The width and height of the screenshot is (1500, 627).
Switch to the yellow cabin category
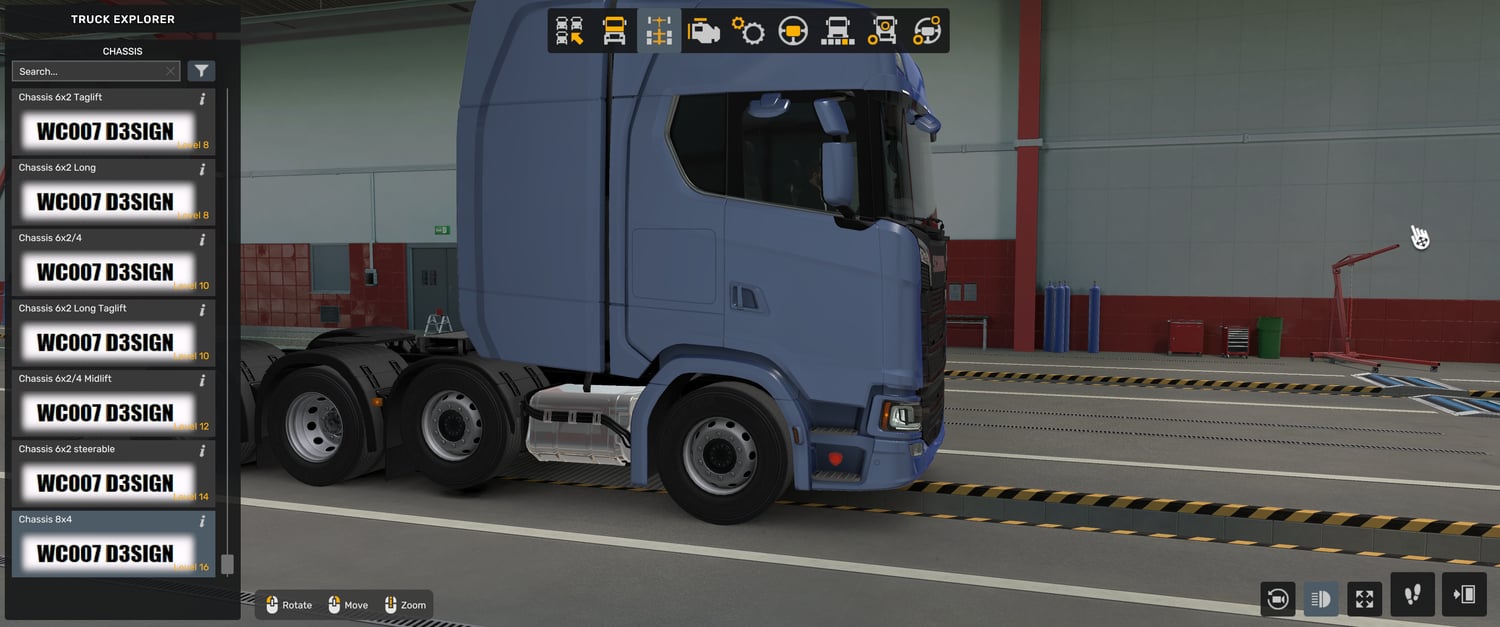click(614, 31)
